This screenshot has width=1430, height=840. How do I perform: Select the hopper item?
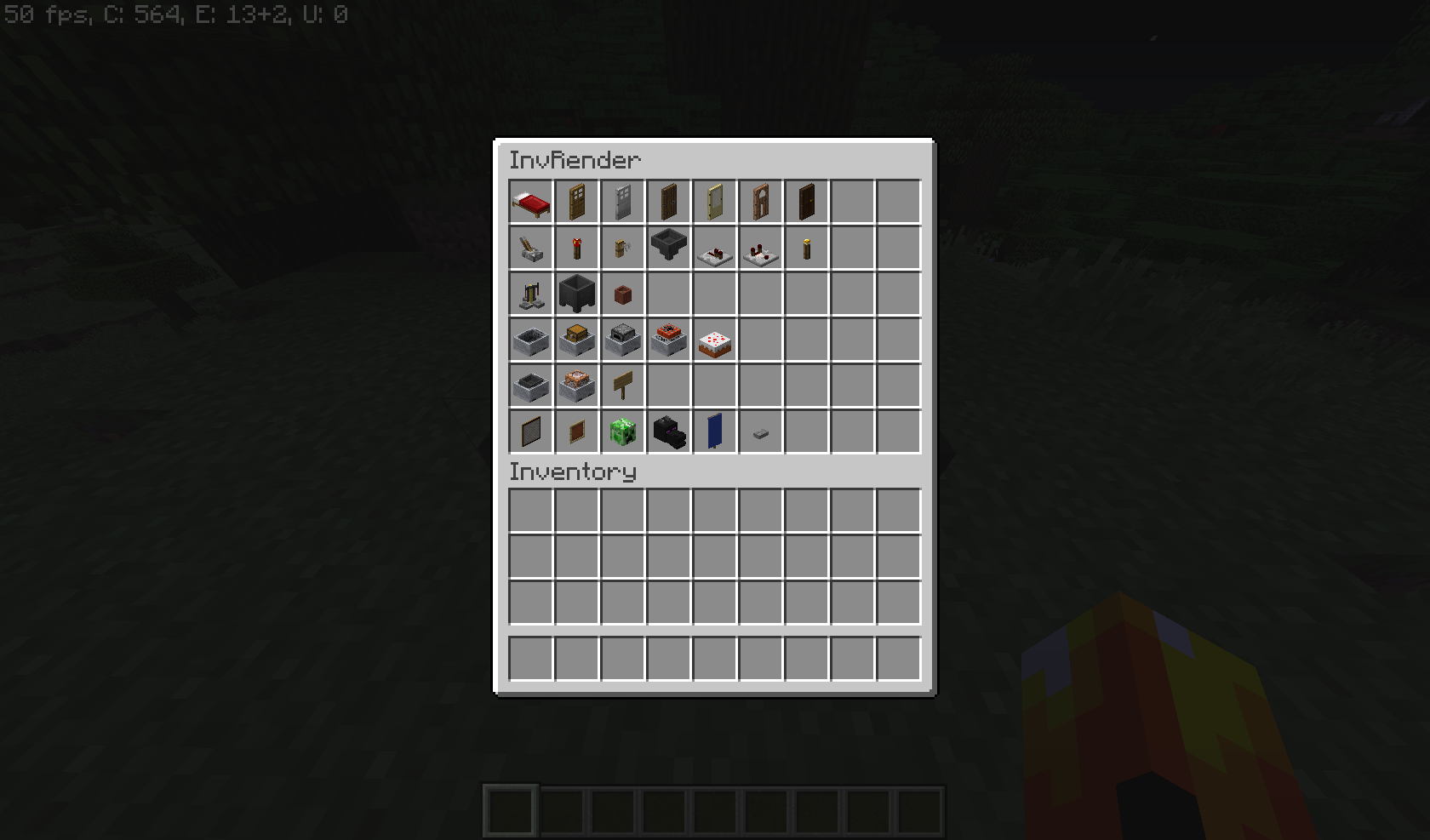[668, 248]
